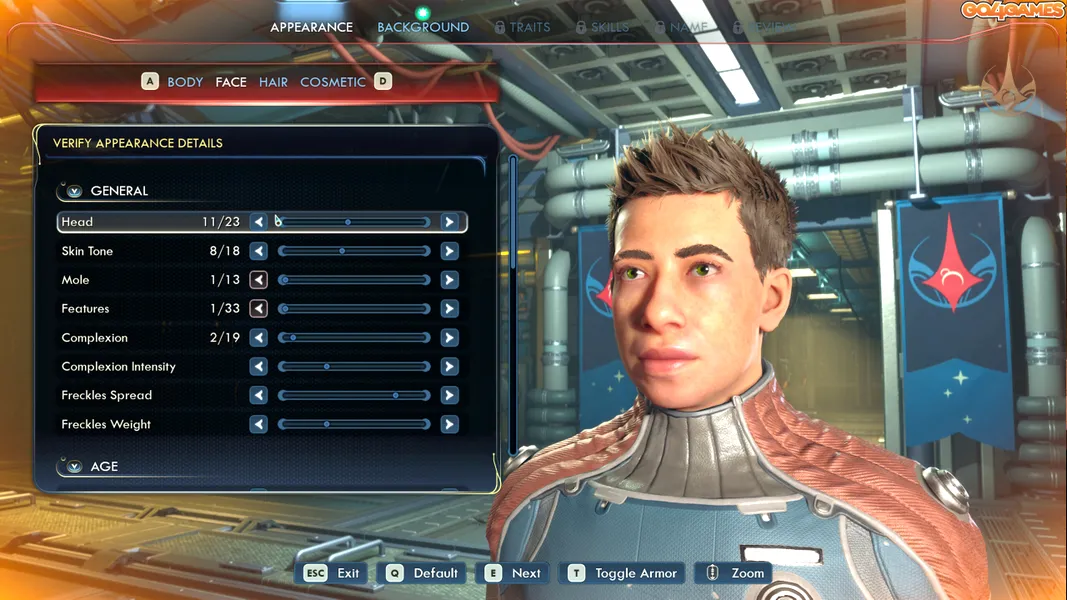Adjust the Freckles Spread slider
This screenshot has height=600, width=1067.
click(x=354, y=396)
